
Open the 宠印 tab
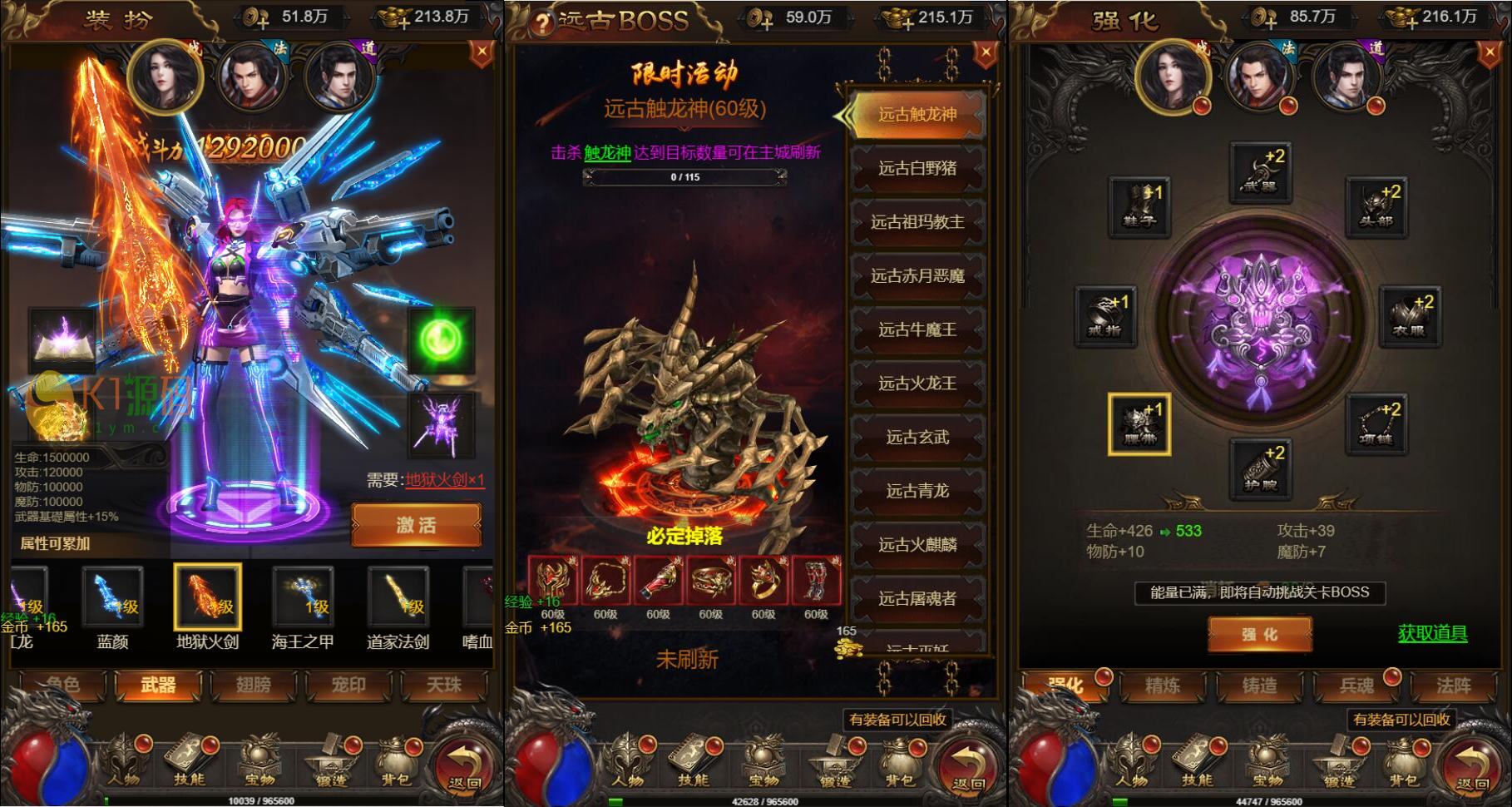click(348, 686)
